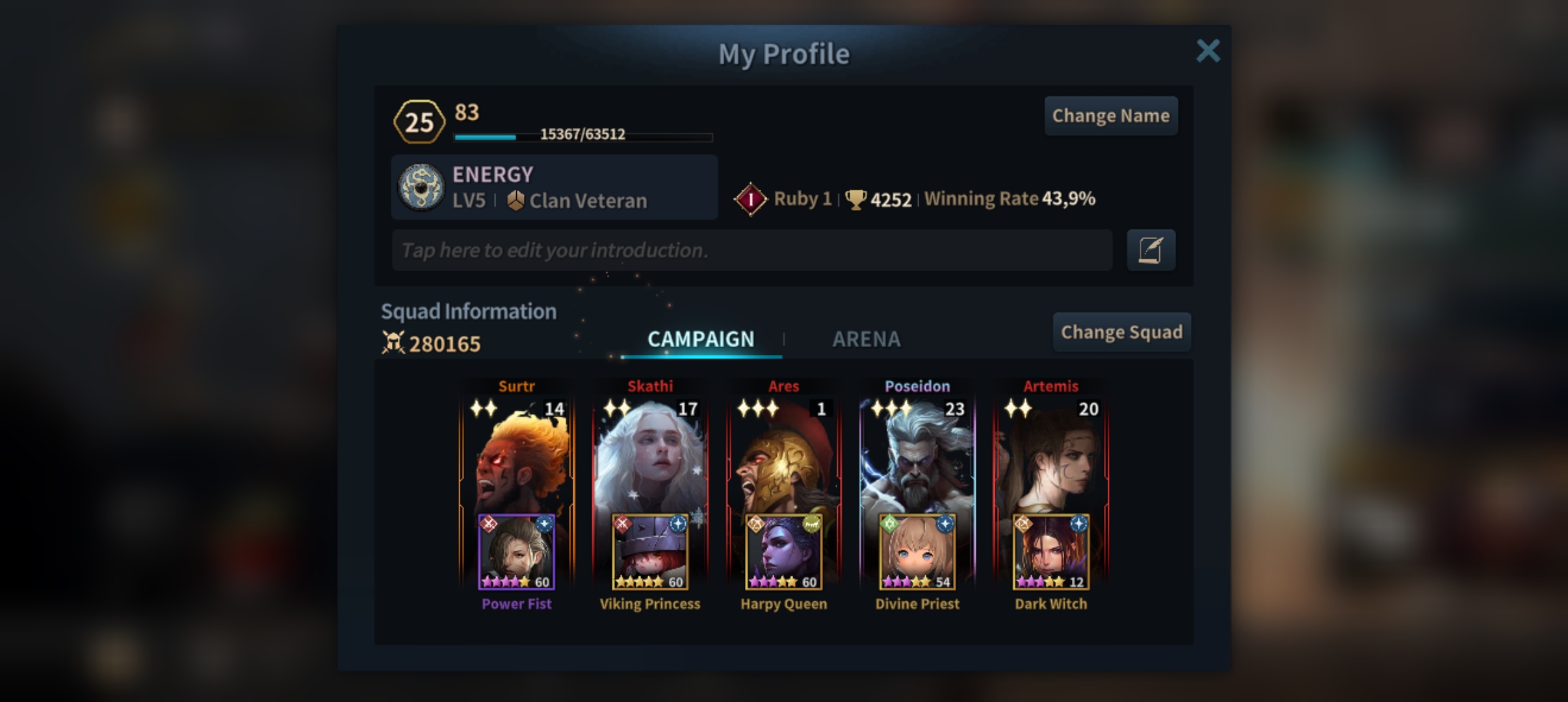Pick the Poseidon hero card
The width and height of the screenshot is (1568, 702).
917,455
